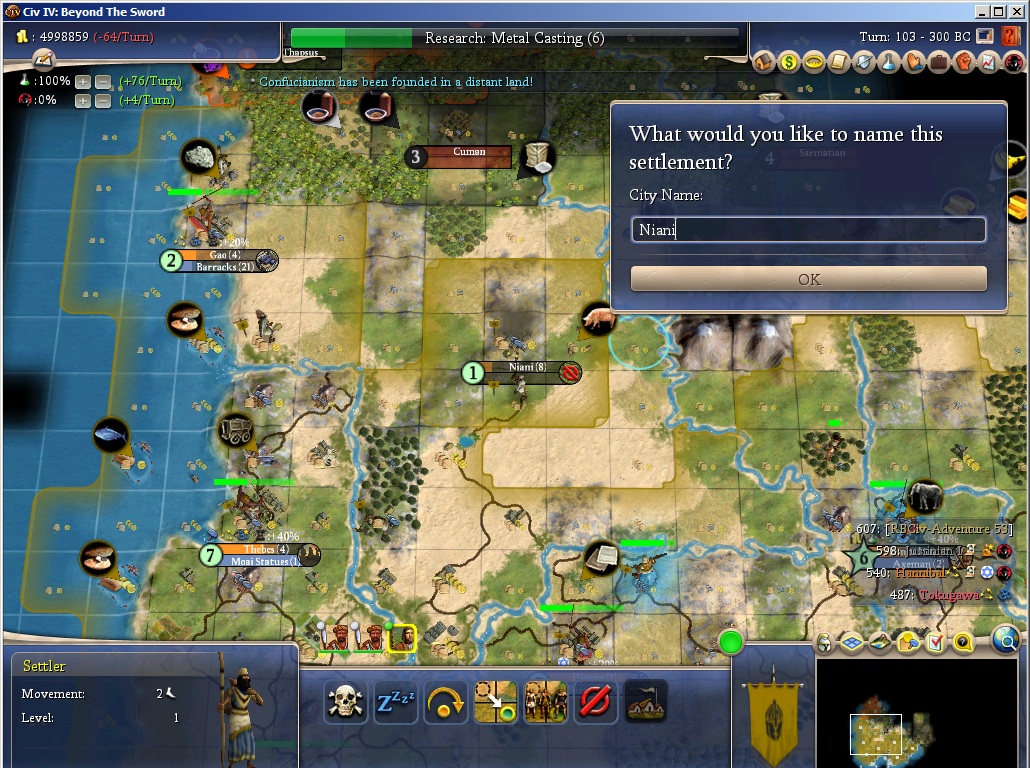Open the Domestic Advisor house icon
The height and width of the screenshot is (768, 1030).
[x=765, y=62]
